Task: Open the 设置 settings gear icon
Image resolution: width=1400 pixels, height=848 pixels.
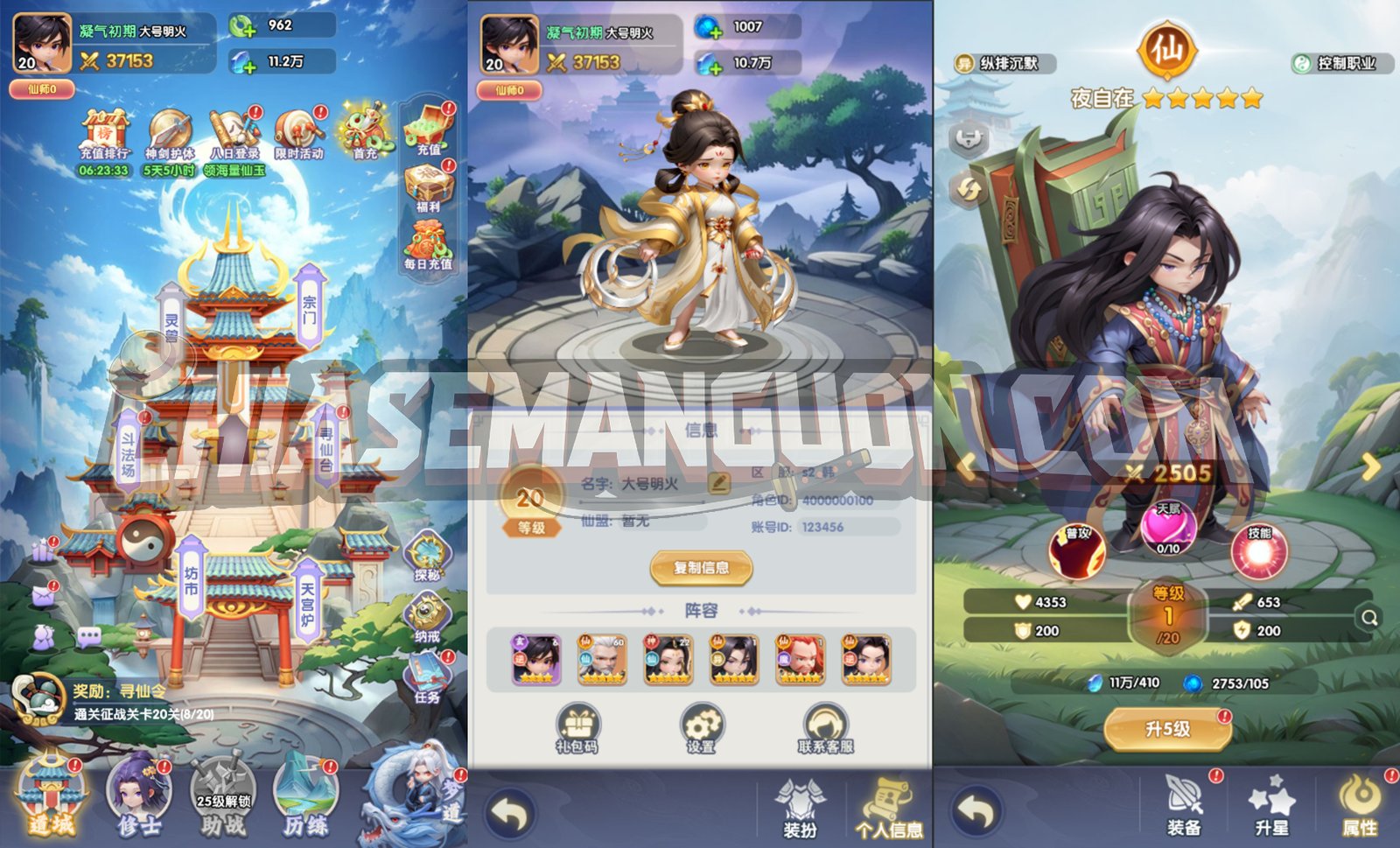Action: (700, 723)
